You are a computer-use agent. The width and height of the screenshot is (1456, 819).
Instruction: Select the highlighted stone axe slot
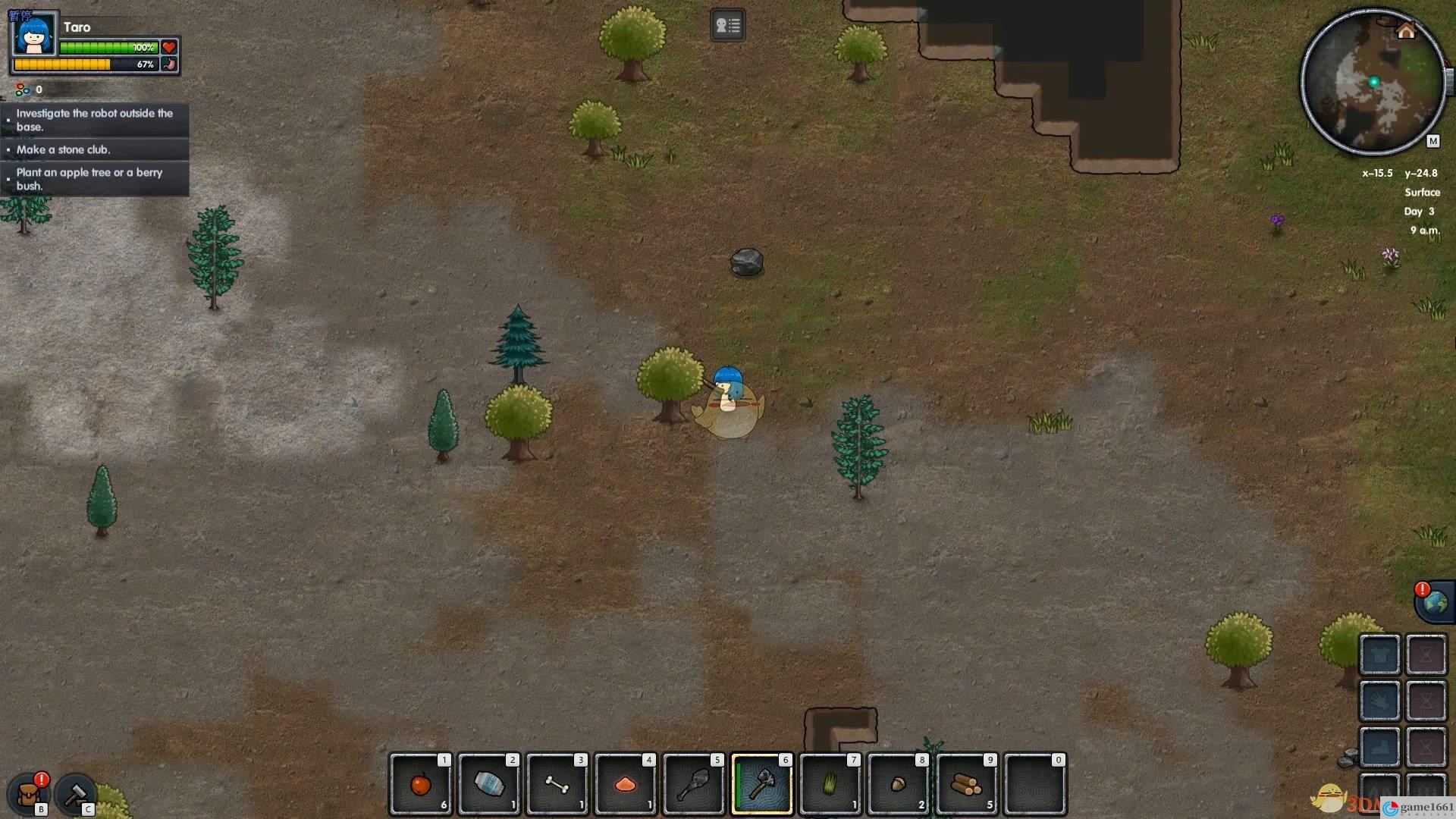(761, 784)
